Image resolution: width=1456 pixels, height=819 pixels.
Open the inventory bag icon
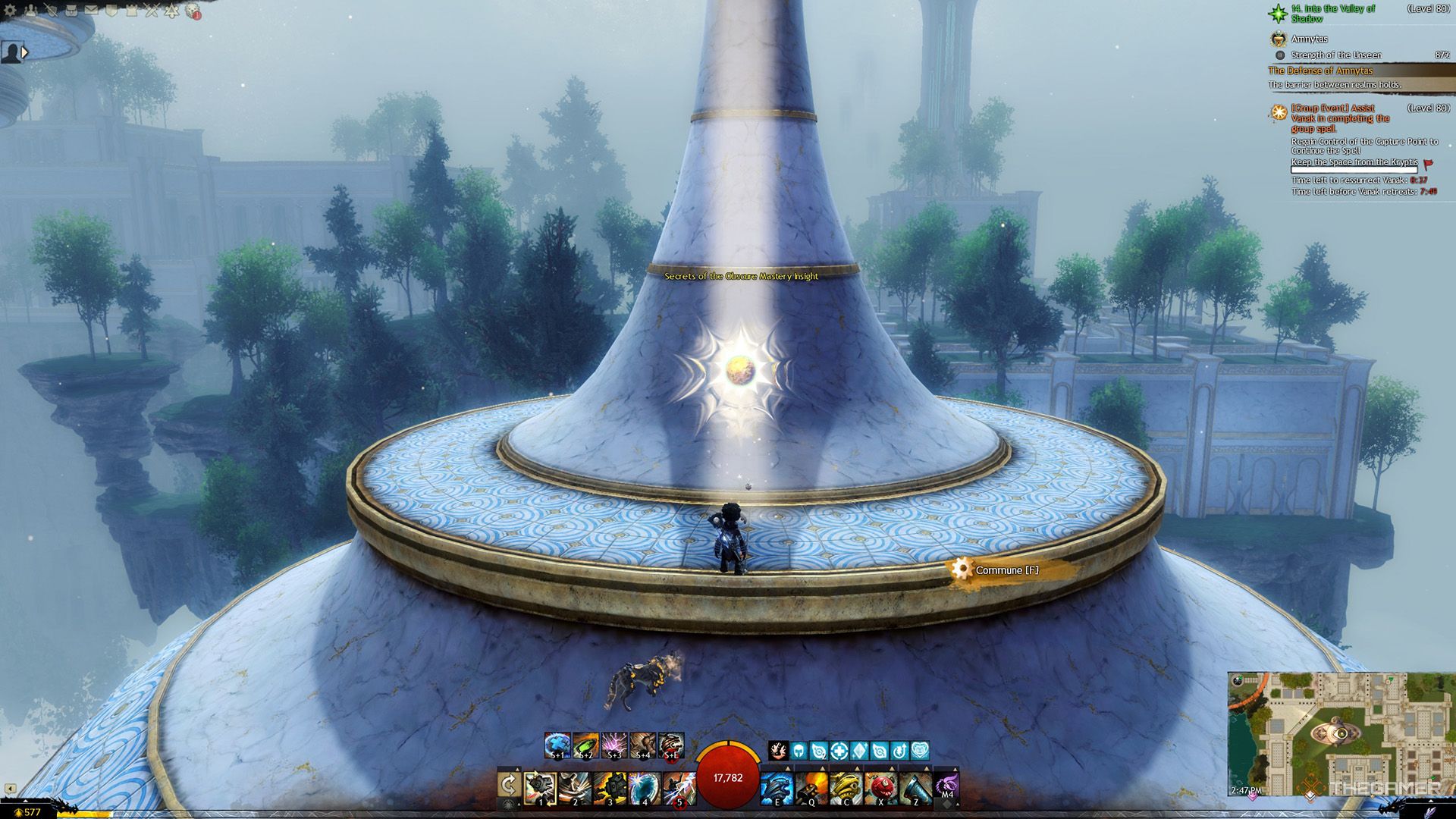[x=71, y=11]
